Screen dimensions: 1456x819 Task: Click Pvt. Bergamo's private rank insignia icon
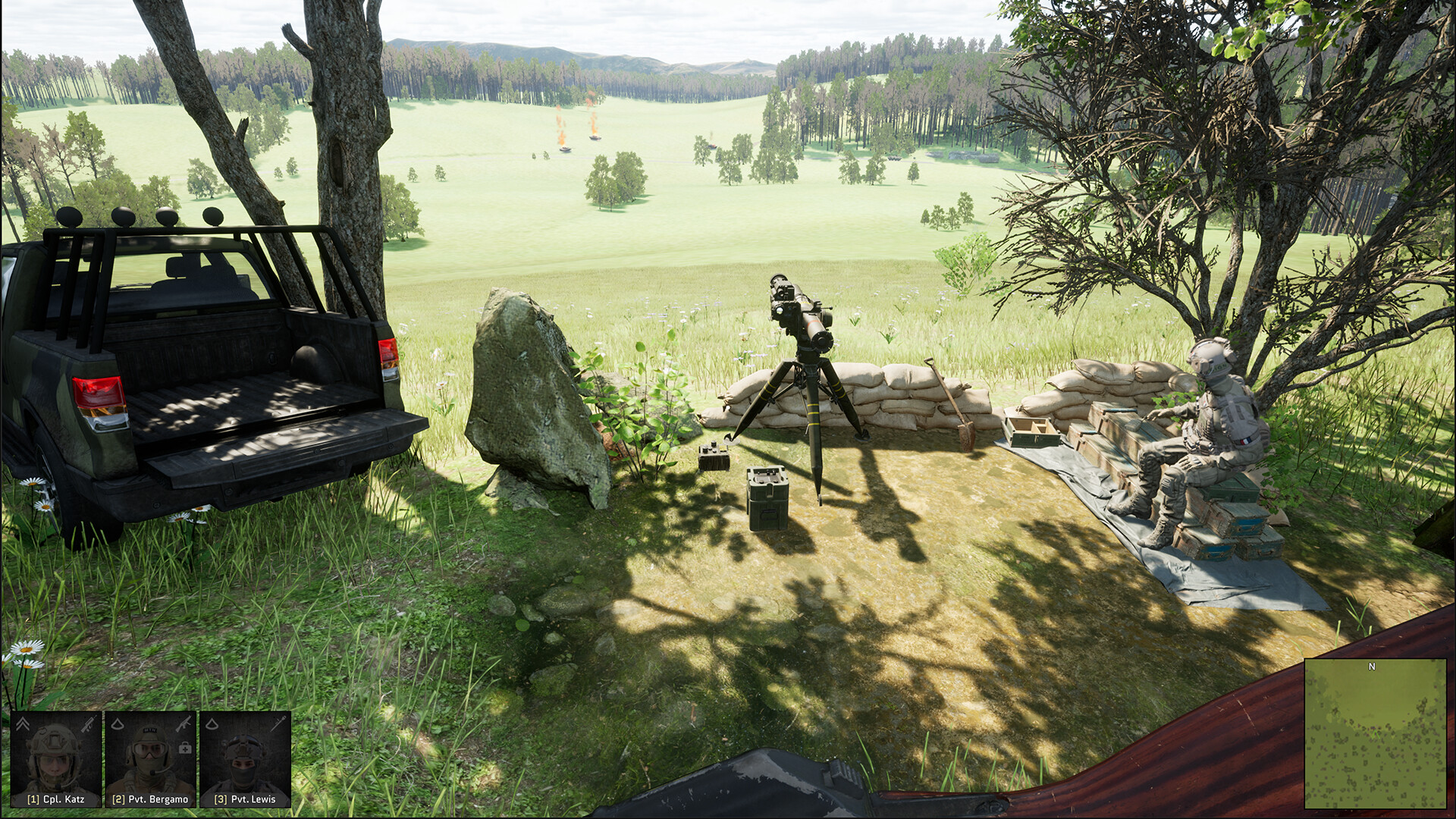(x=118, y=724)
